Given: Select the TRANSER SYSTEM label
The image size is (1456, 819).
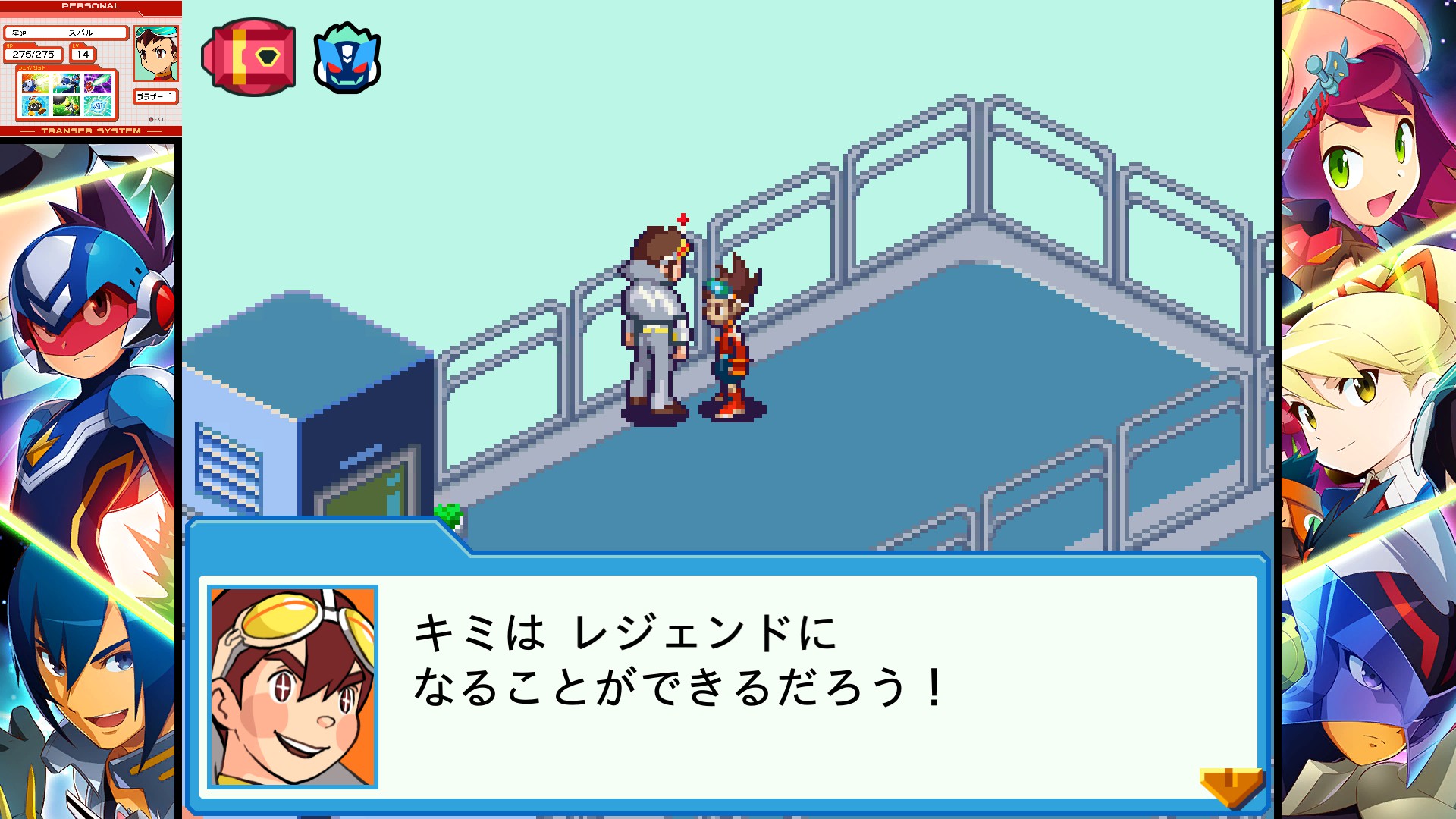Looking at the screenshot, I should [91, 130].
